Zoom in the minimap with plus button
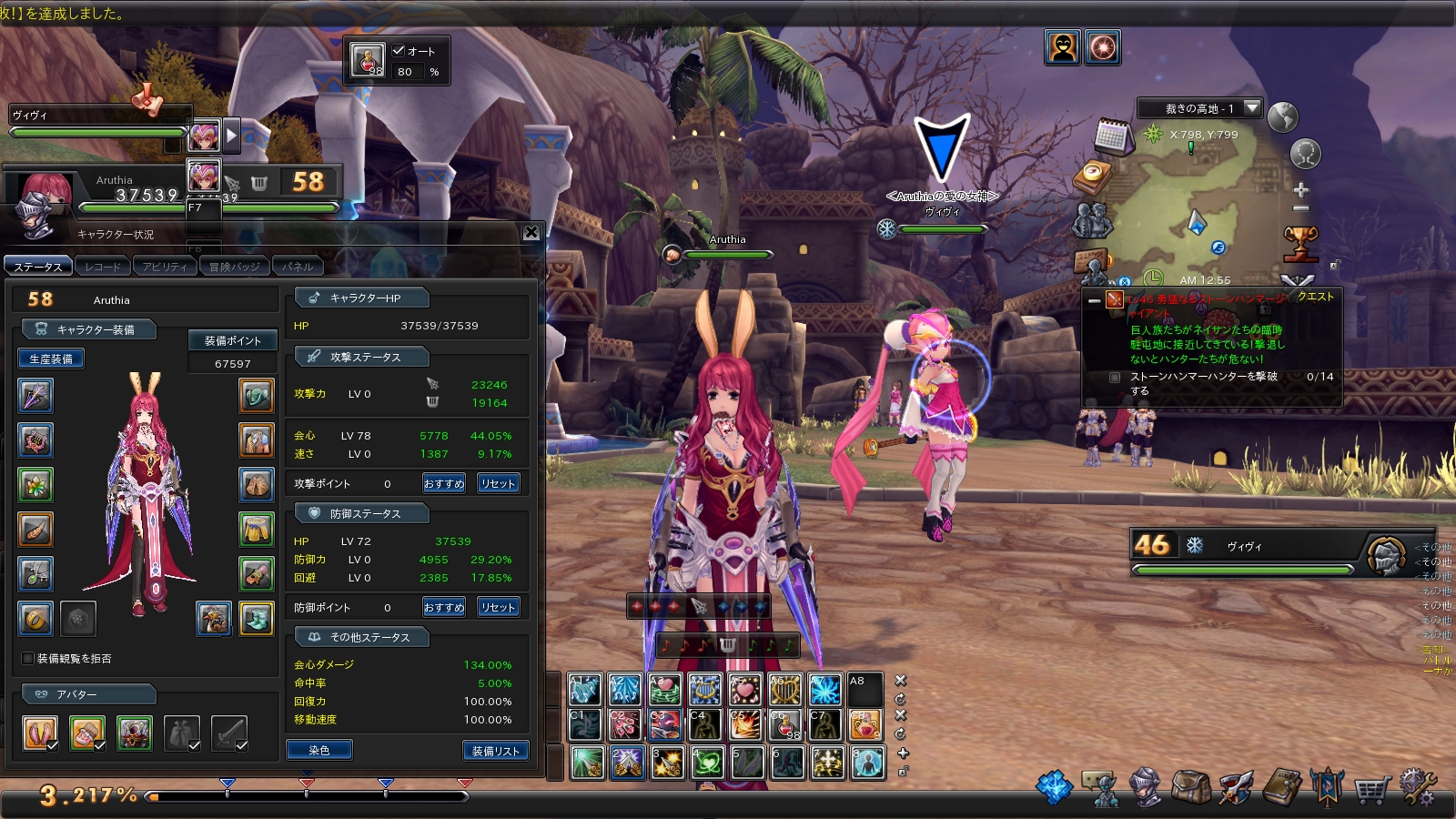1456x819 pixels. pyautogui.click(x=1300, y=190)
